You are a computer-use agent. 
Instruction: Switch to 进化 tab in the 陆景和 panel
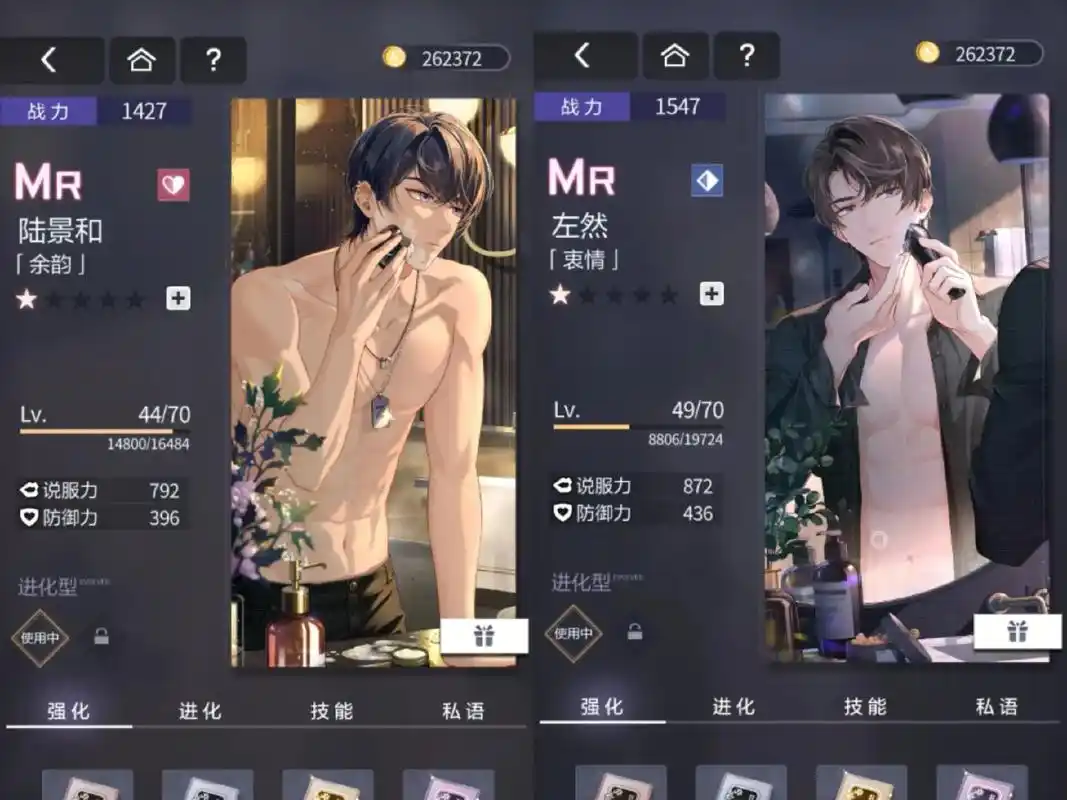200,711
